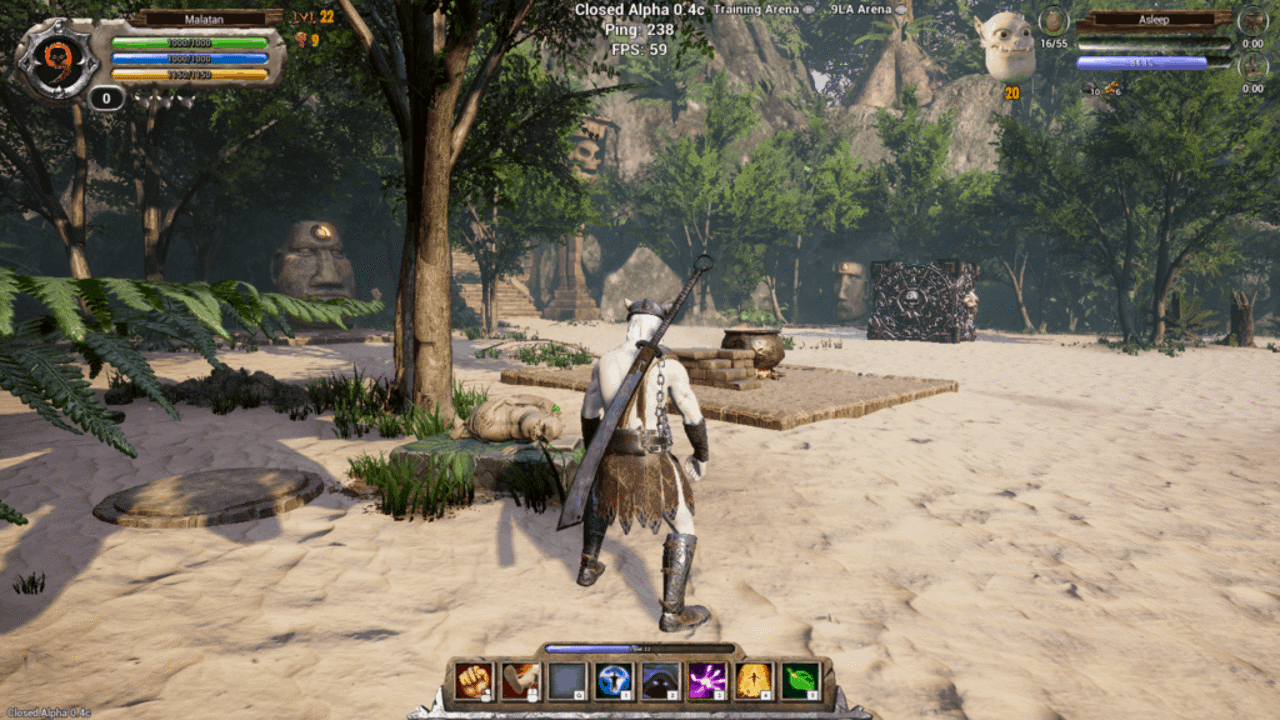Image resolution: width=1280 pixels, height=720 pixels.
Task: Open the companion's sack inventory icon
Action: click(x=1054, y=21)
